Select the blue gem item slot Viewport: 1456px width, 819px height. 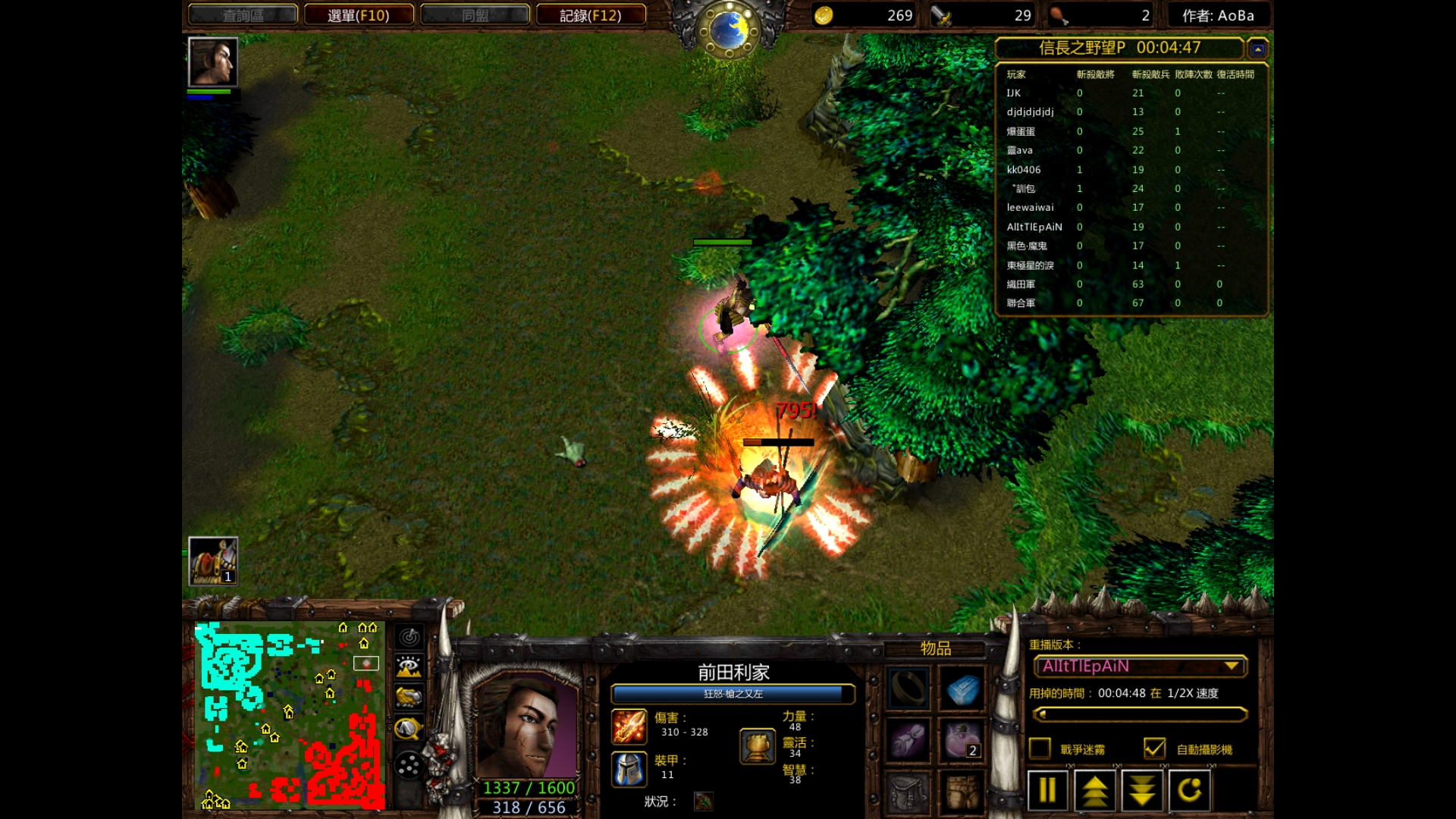tap(962, 689)
